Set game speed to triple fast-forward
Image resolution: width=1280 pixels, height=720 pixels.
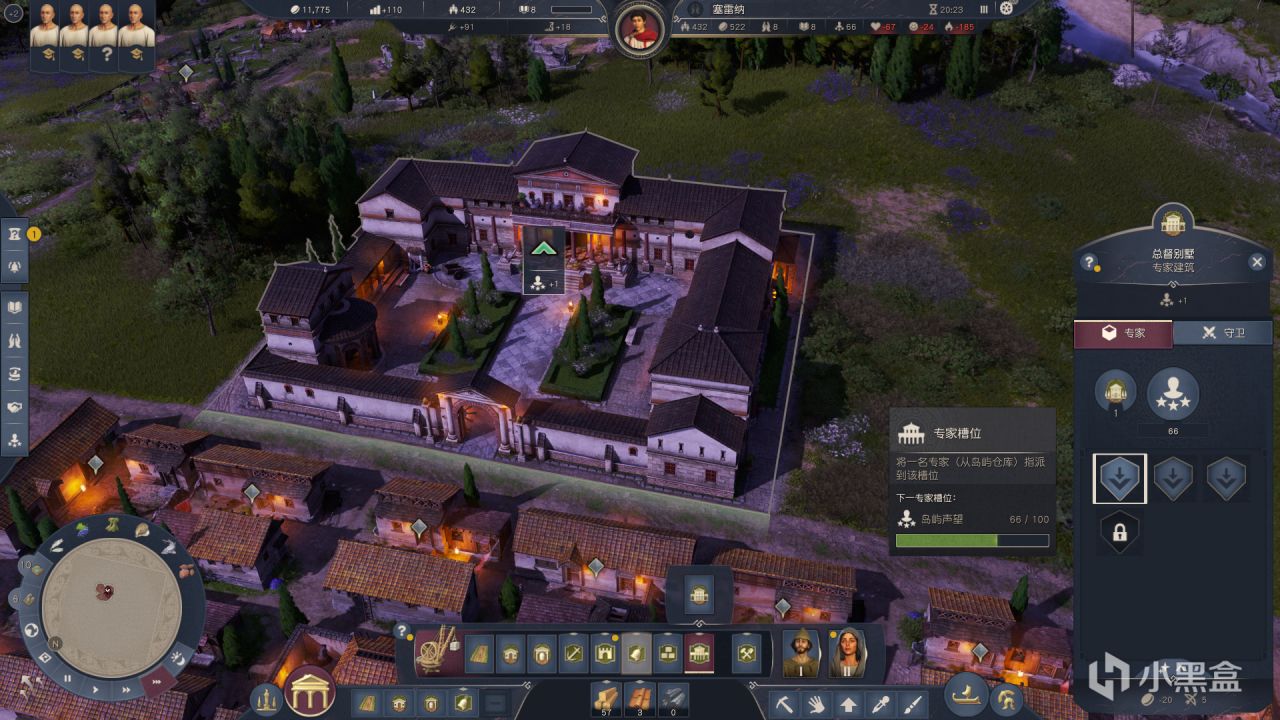(156, 683)
